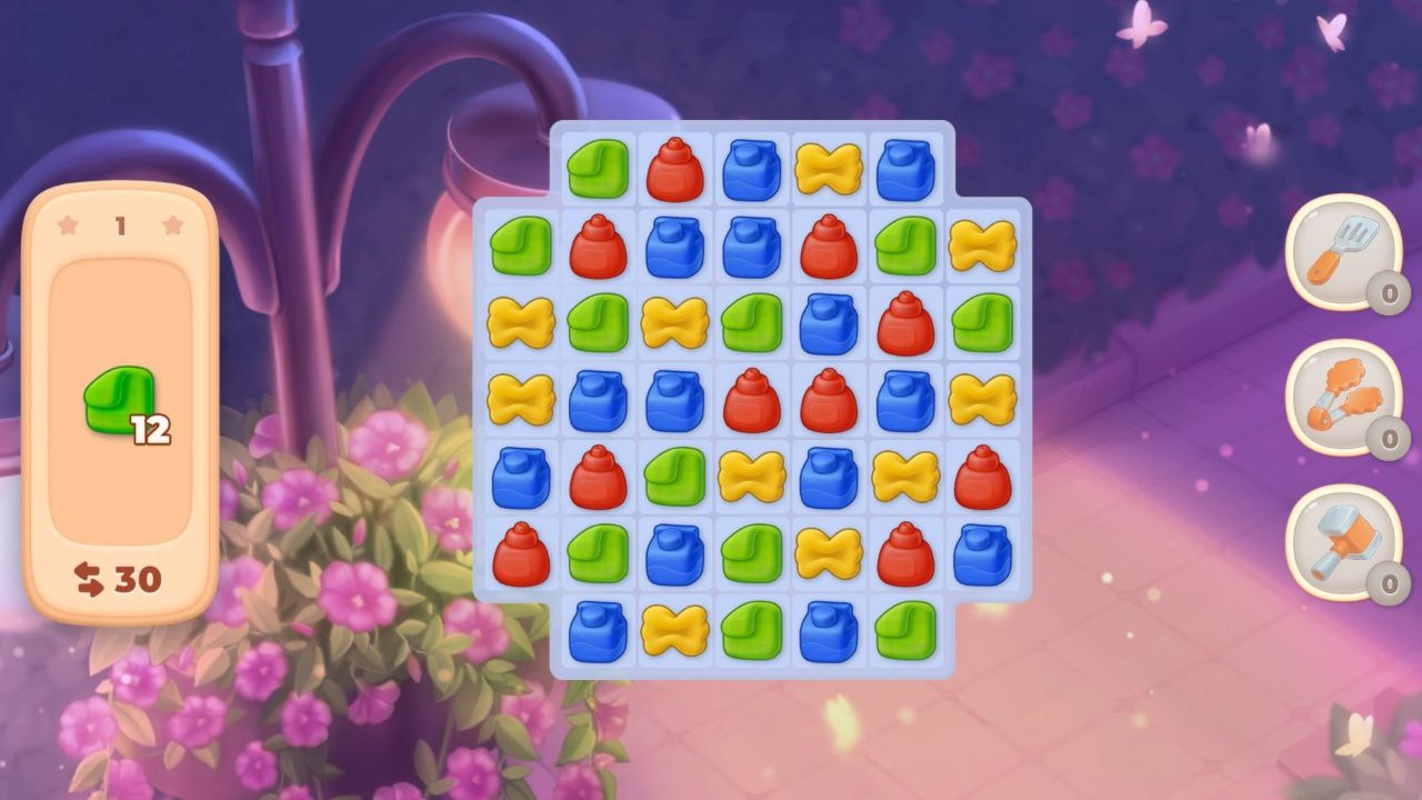Select the red ketchup tile at board center
The width and height of the screenshot is (1422, 800).
pos(751,398)
